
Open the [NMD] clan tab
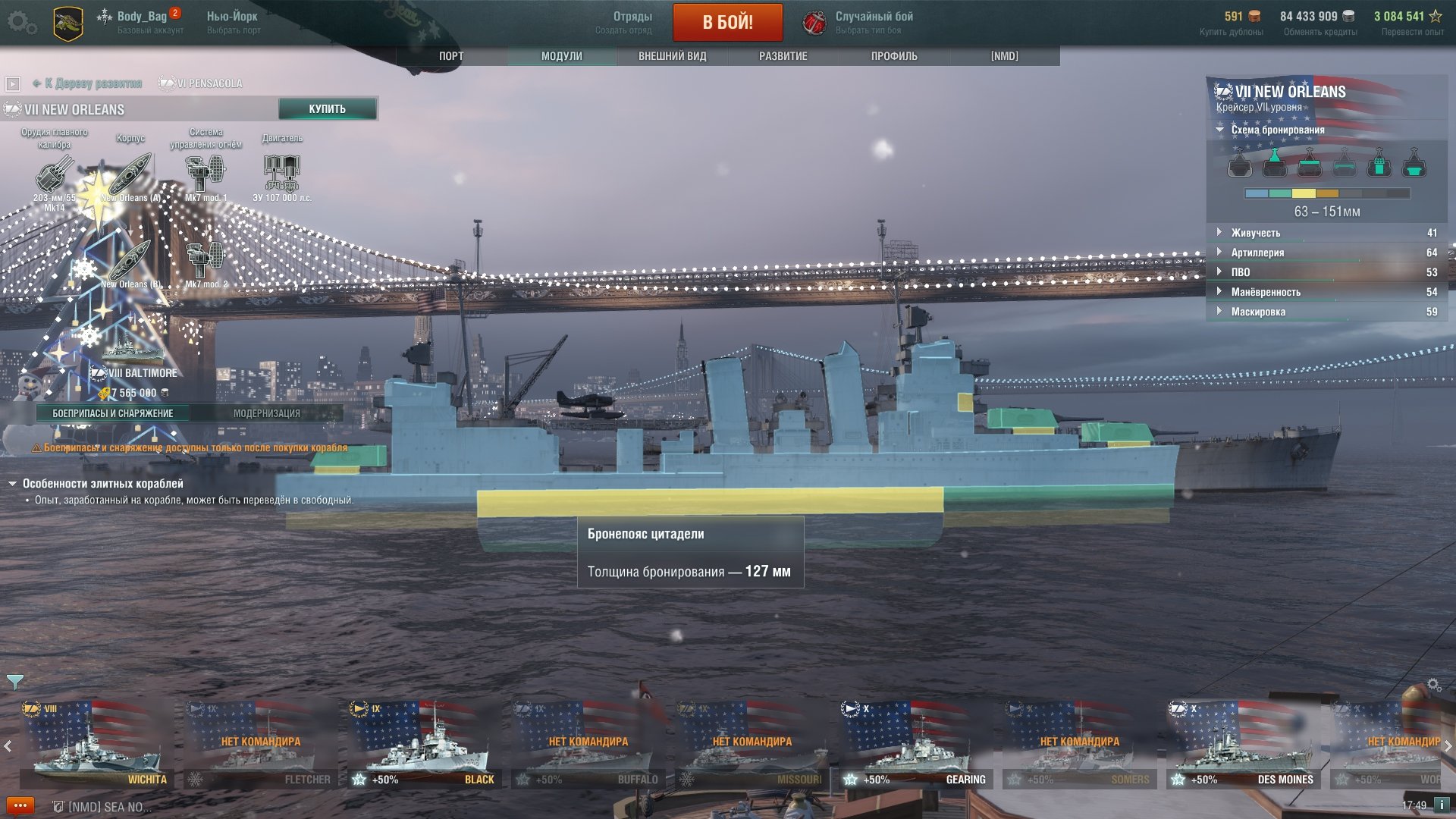[1004, 56]
